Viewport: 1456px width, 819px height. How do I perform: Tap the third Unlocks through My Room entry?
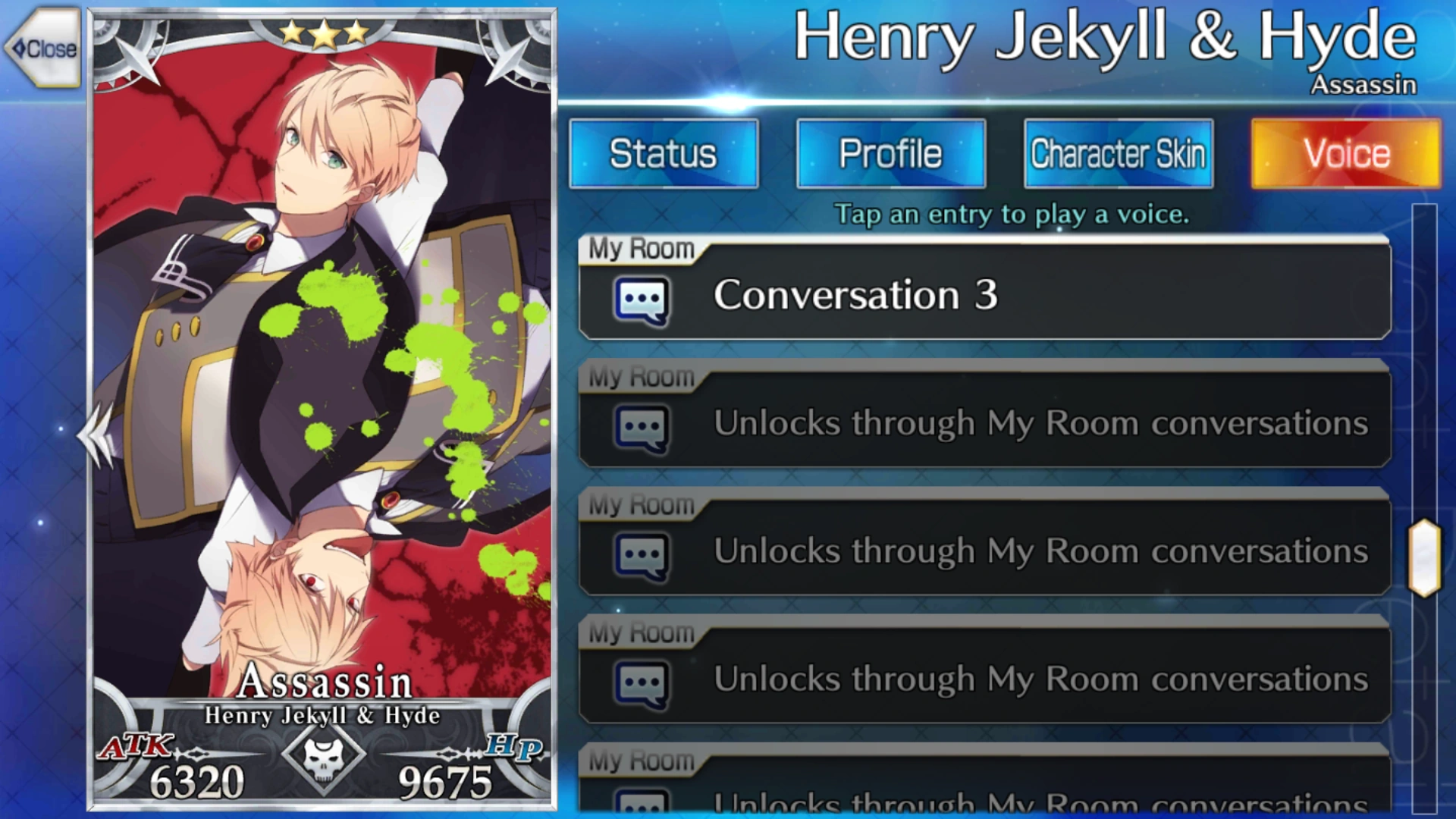coord(986,553)
